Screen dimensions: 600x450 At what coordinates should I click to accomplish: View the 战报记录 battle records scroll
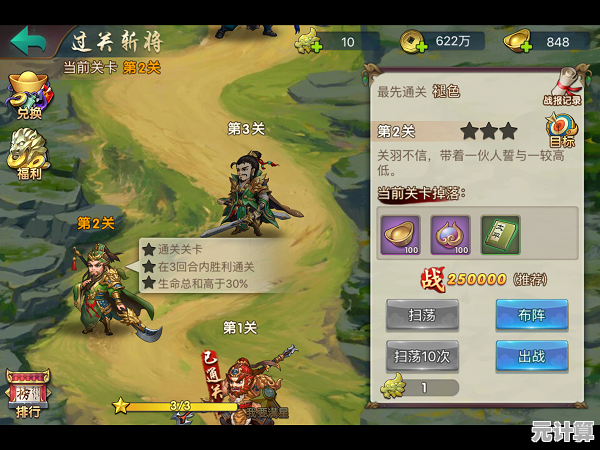click(x=562, y=85)
